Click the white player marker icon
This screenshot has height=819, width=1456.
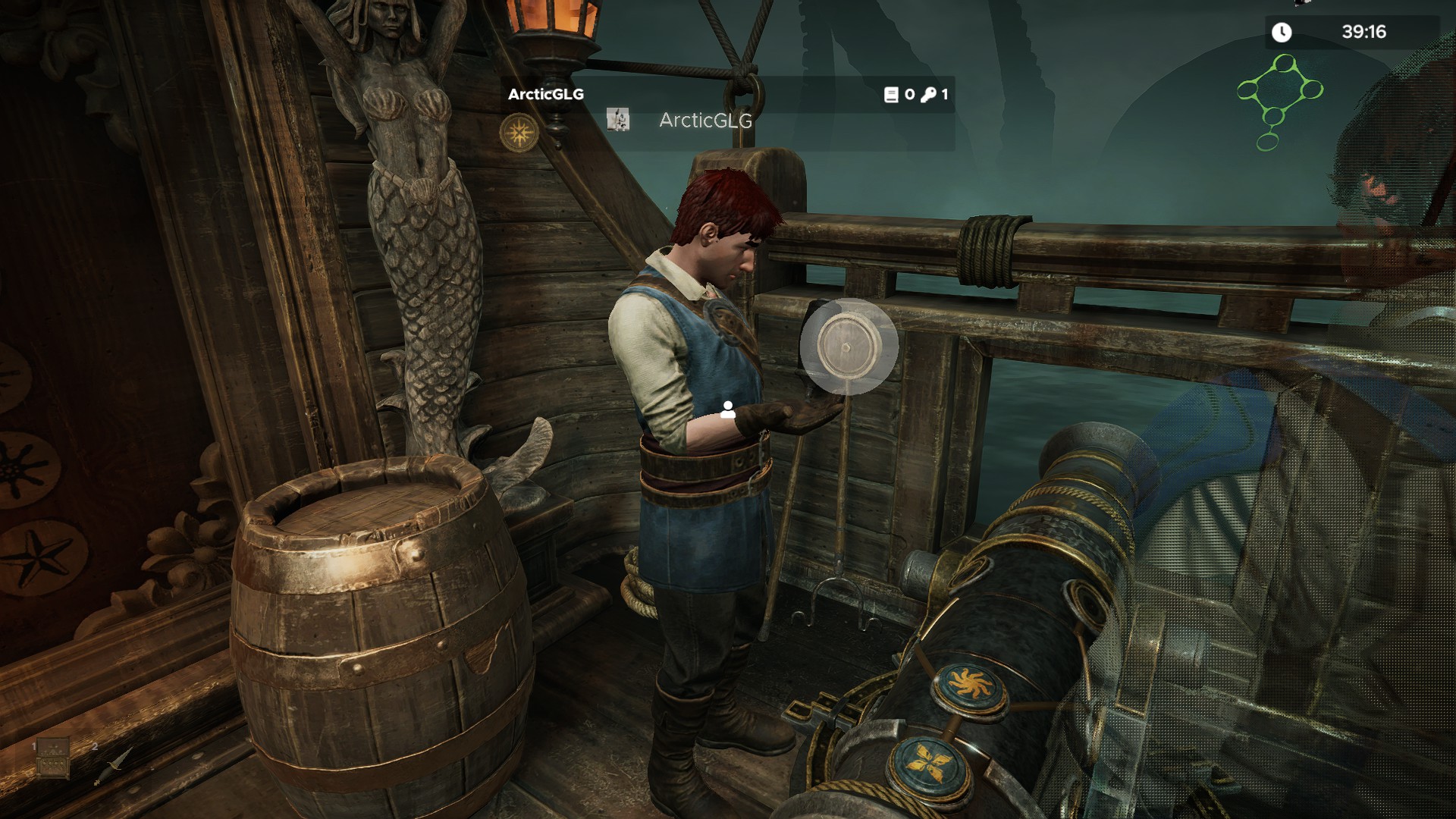coord(728,410)
